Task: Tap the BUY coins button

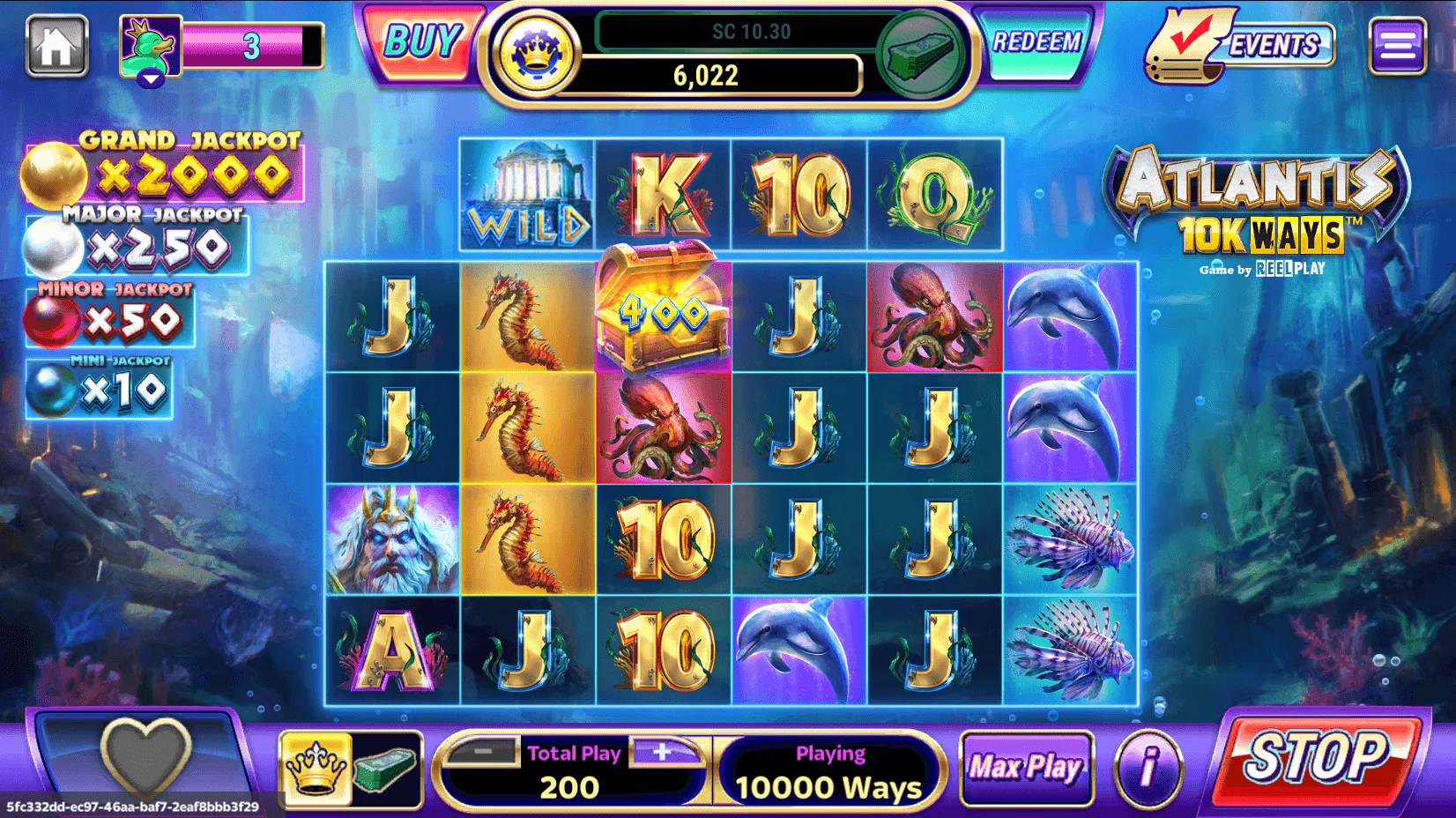Action: pyautogui.click(x=423, y=43)
